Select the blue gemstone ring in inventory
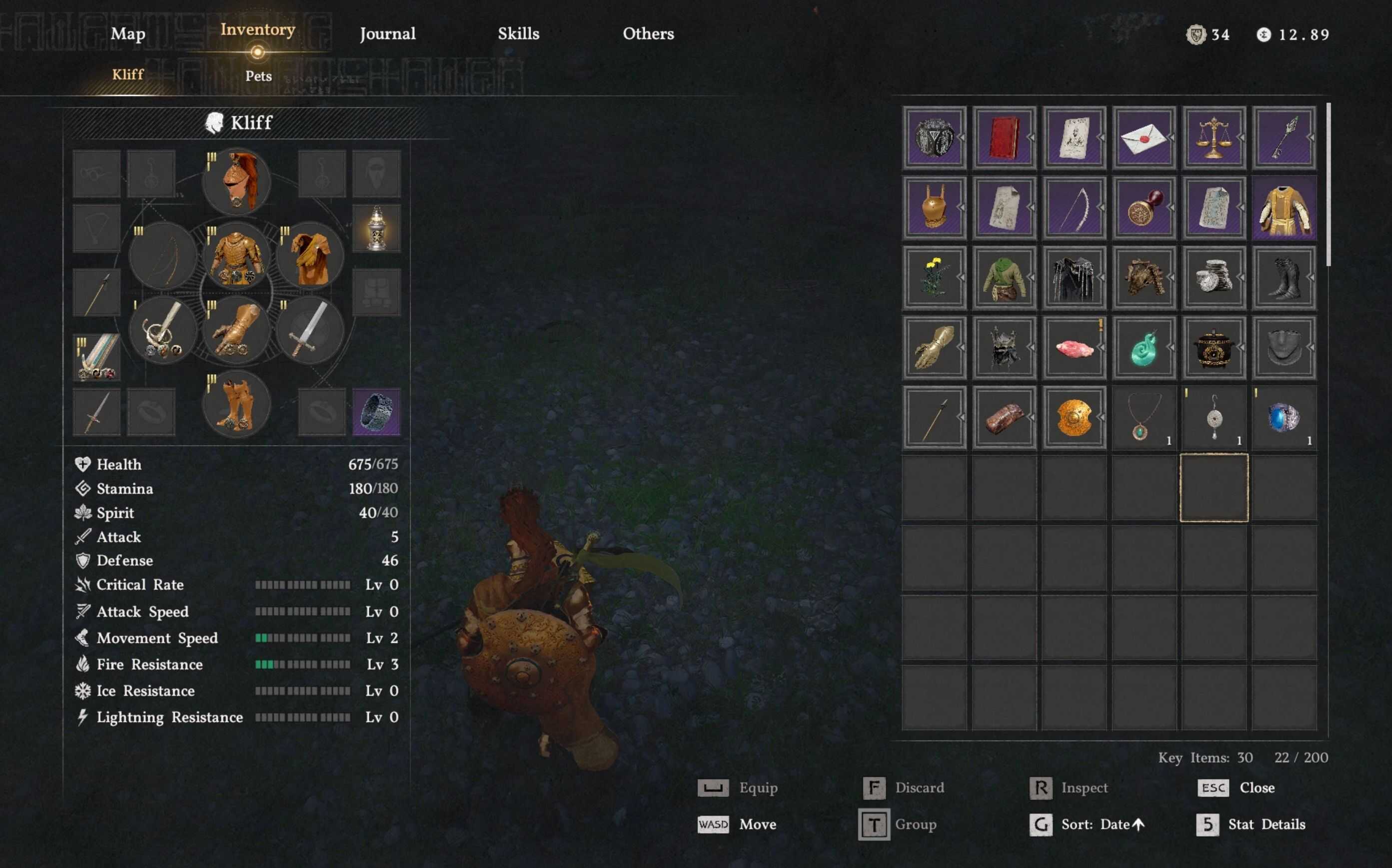This screenshot has height=868, width=1392. [1284, 418]
